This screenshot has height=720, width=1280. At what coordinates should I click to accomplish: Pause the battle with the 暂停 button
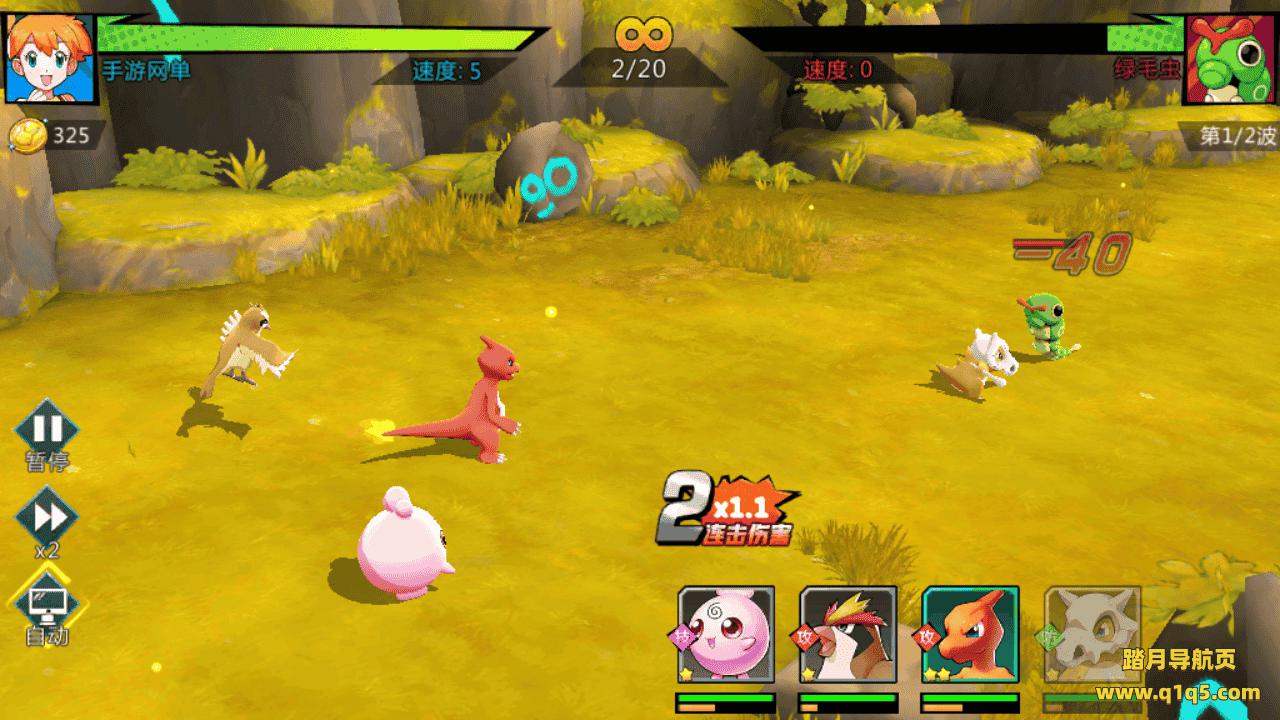tap(46, 430)
